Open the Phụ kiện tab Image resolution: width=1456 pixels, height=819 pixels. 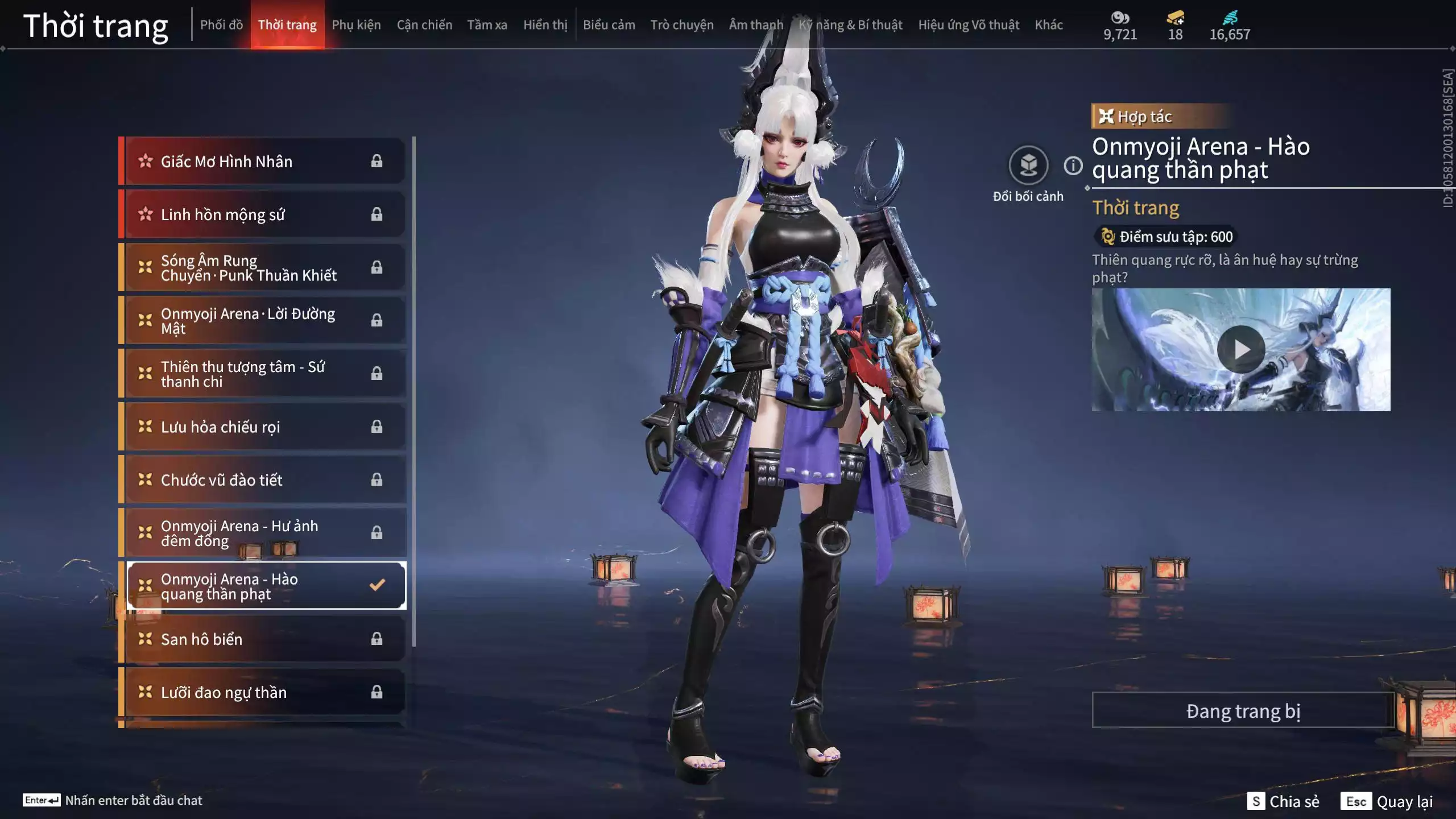(x=356, y=25)
